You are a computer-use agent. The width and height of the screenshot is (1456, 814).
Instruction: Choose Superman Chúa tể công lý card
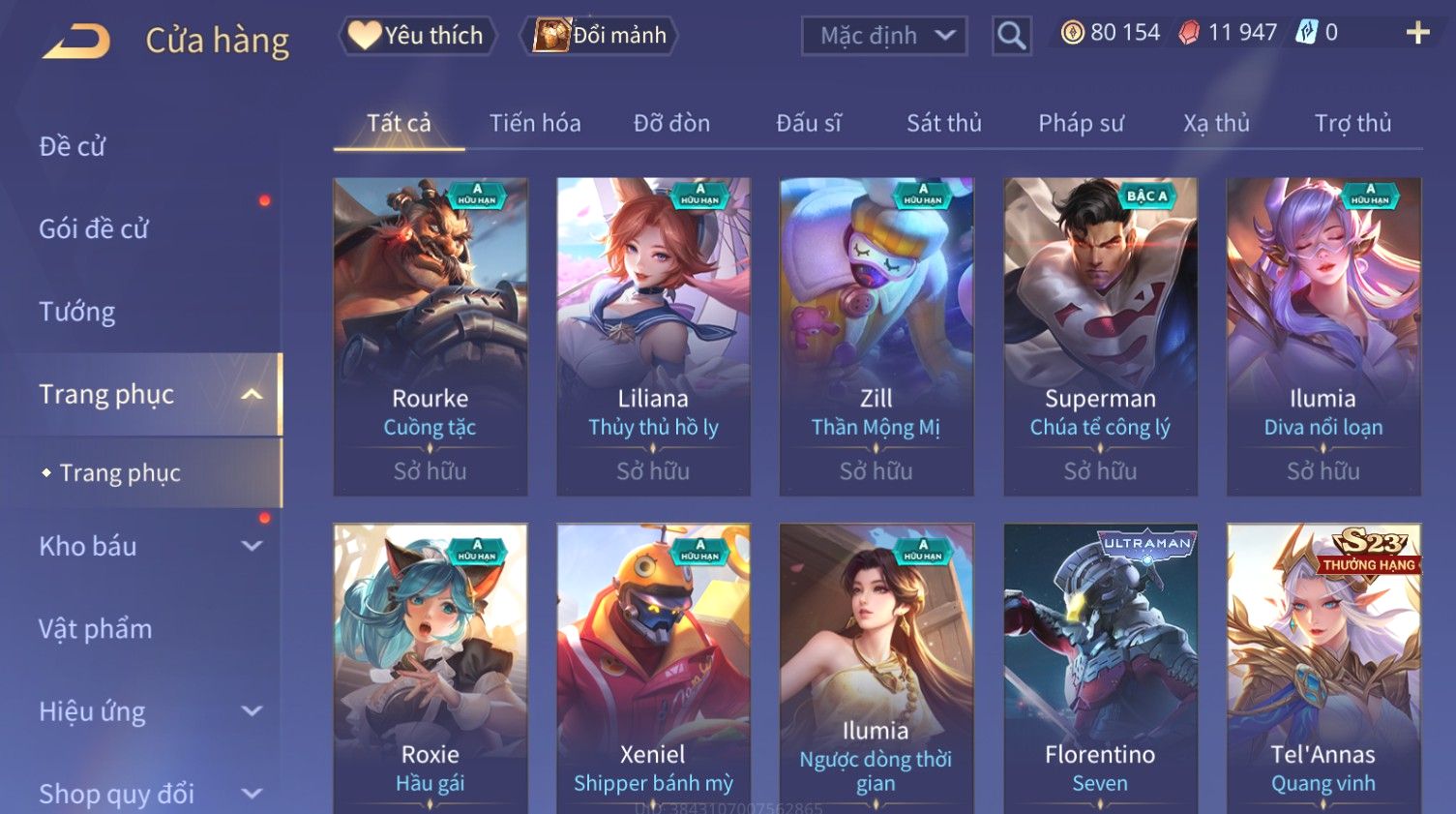click(1100, 336)
